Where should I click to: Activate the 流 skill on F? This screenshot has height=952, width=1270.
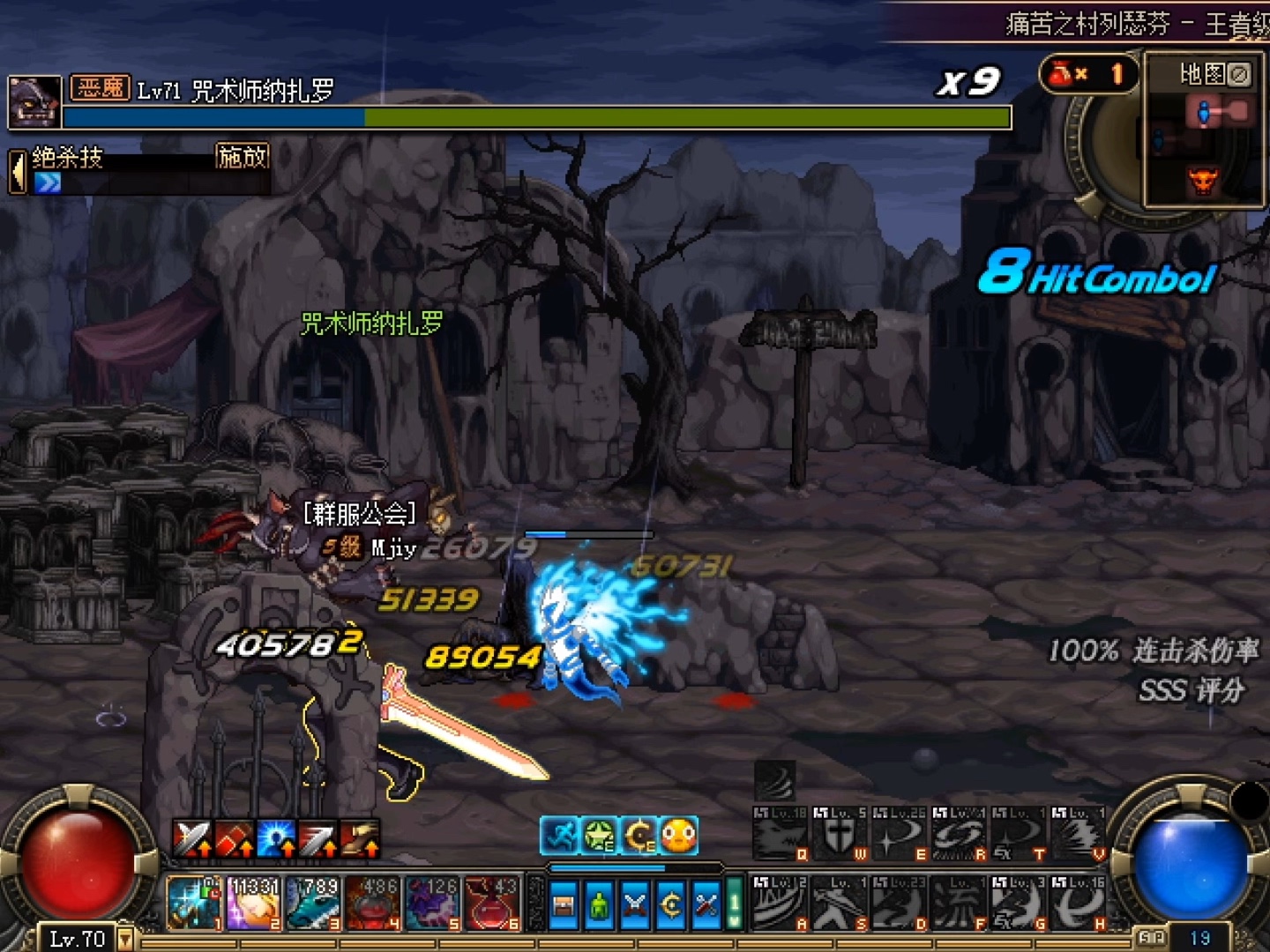click(x=959, y=903)
